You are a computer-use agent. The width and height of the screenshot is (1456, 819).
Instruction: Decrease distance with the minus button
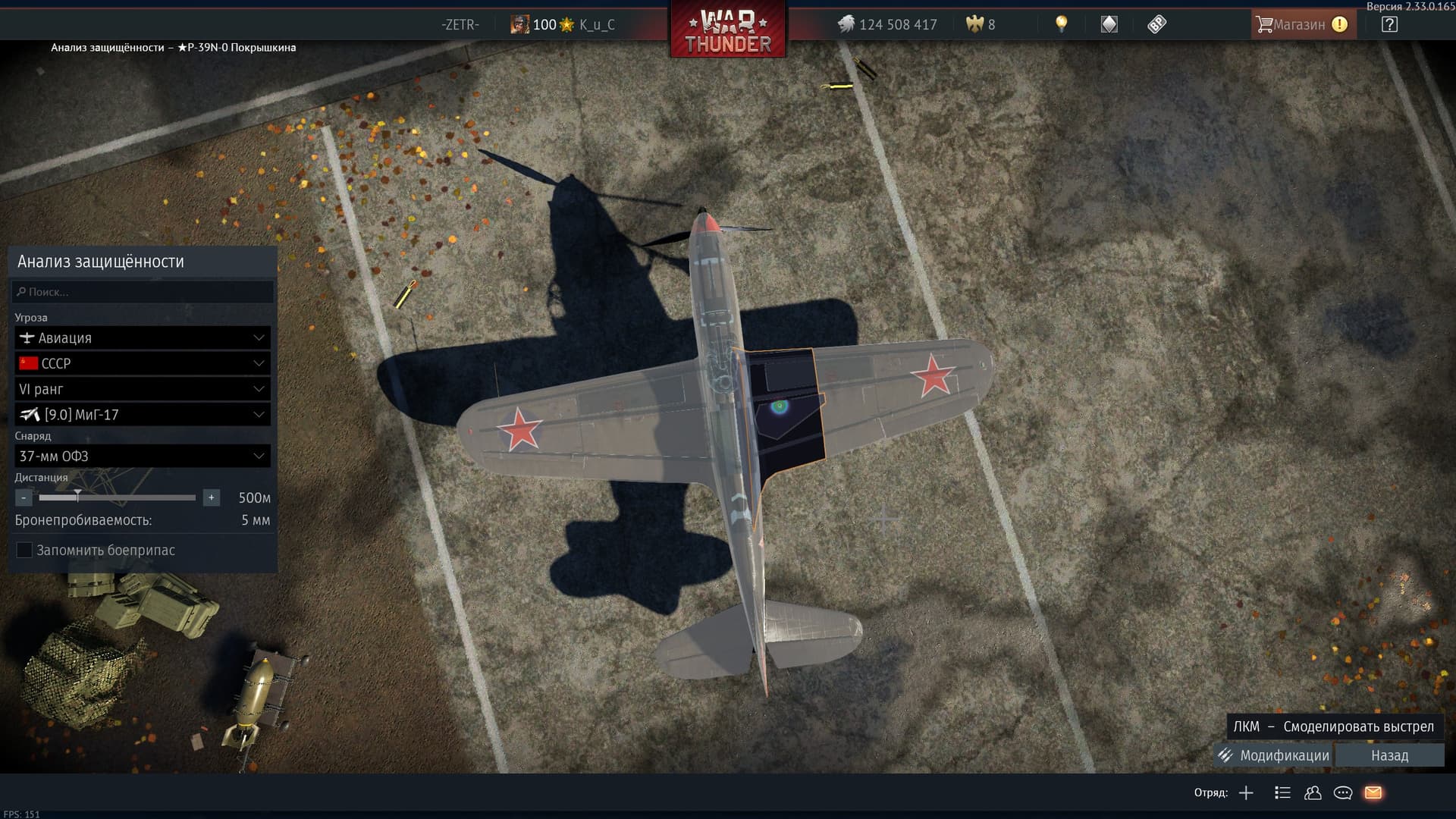24,498
